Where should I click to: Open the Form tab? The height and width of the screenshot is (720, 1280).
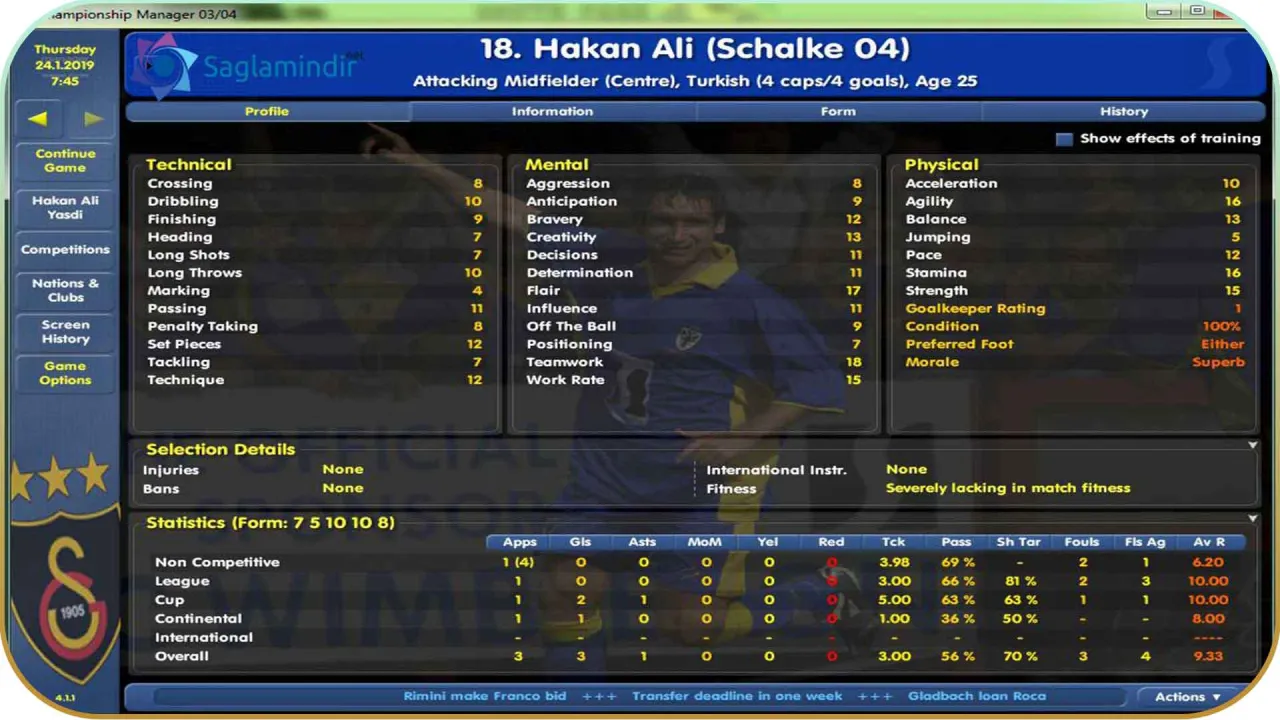tap(838, 111)
